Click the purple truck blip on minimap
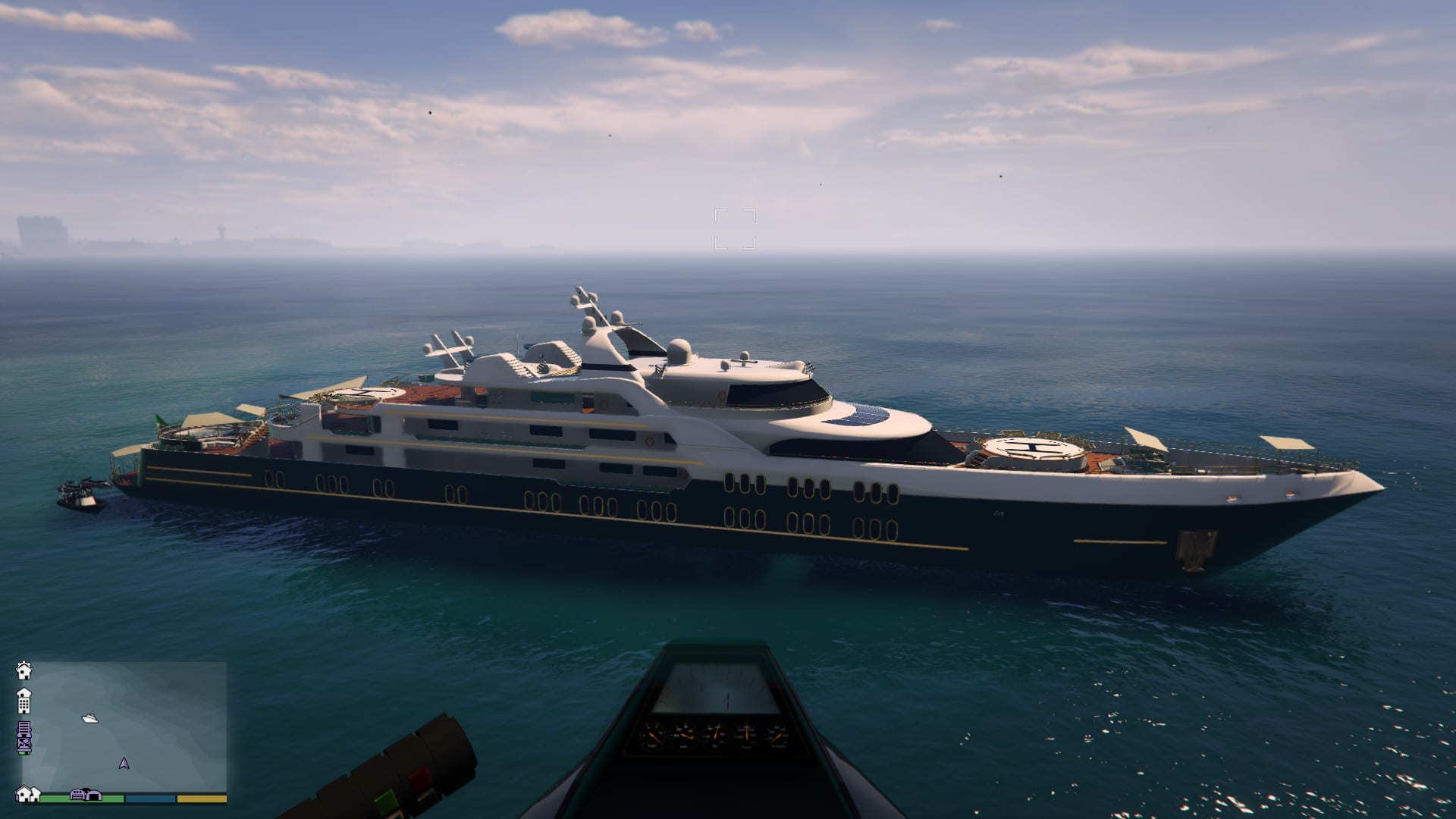 coord(24,737)
